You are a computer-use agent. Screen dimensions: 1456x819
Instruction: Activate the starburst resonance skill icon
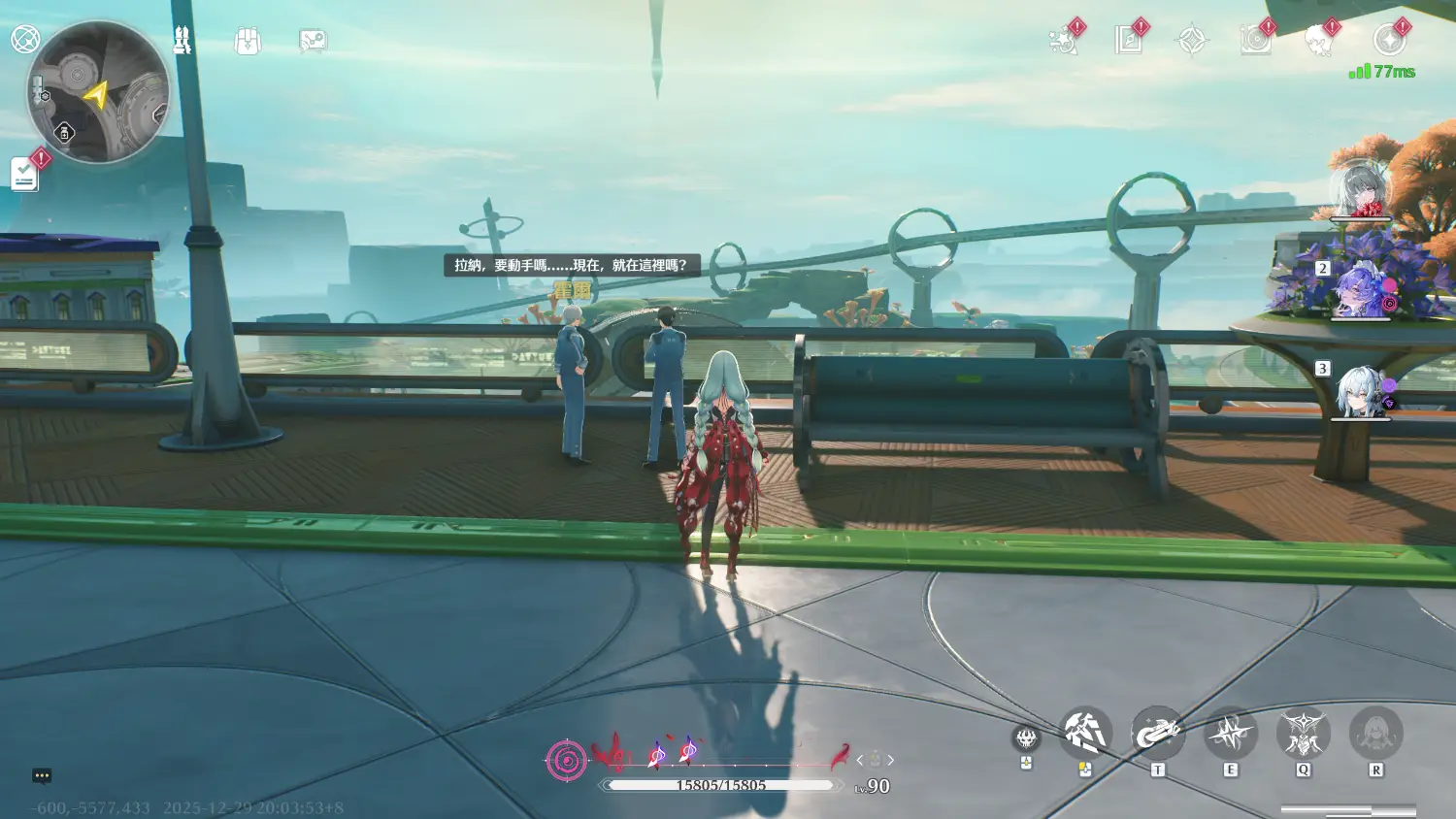(x=1230, y=734)
